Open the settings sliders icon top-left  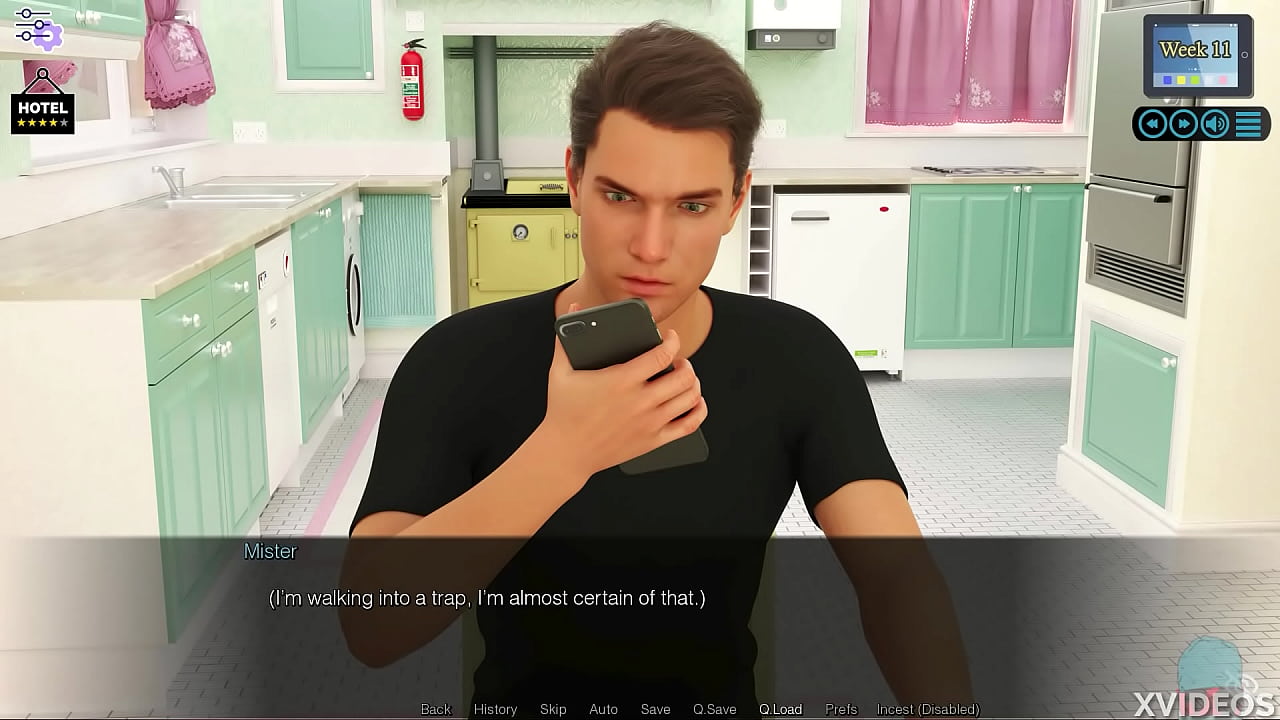[x=38, y=30]
